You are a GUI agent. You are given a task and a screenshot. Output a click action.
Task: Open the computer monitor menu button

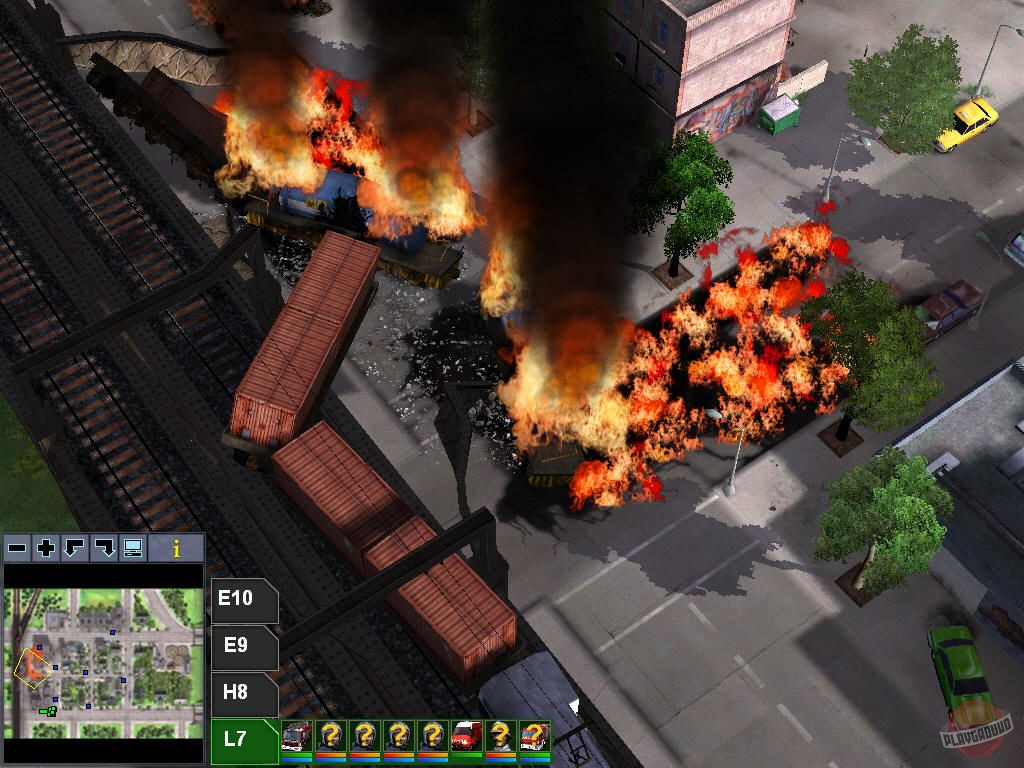(x=132, y=548)
